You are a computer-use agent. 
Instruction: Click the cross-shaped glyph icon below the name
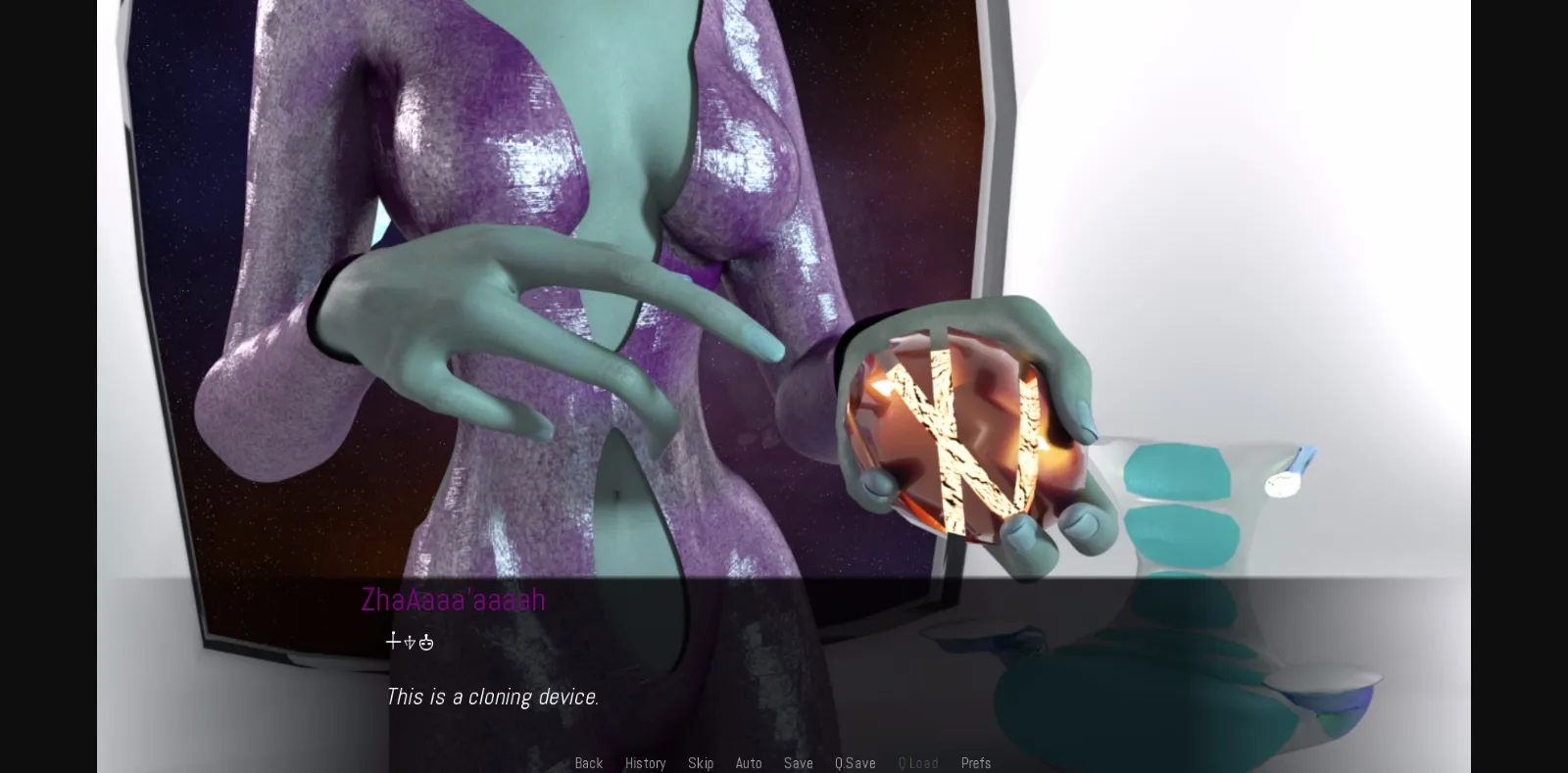pos(392,641)
